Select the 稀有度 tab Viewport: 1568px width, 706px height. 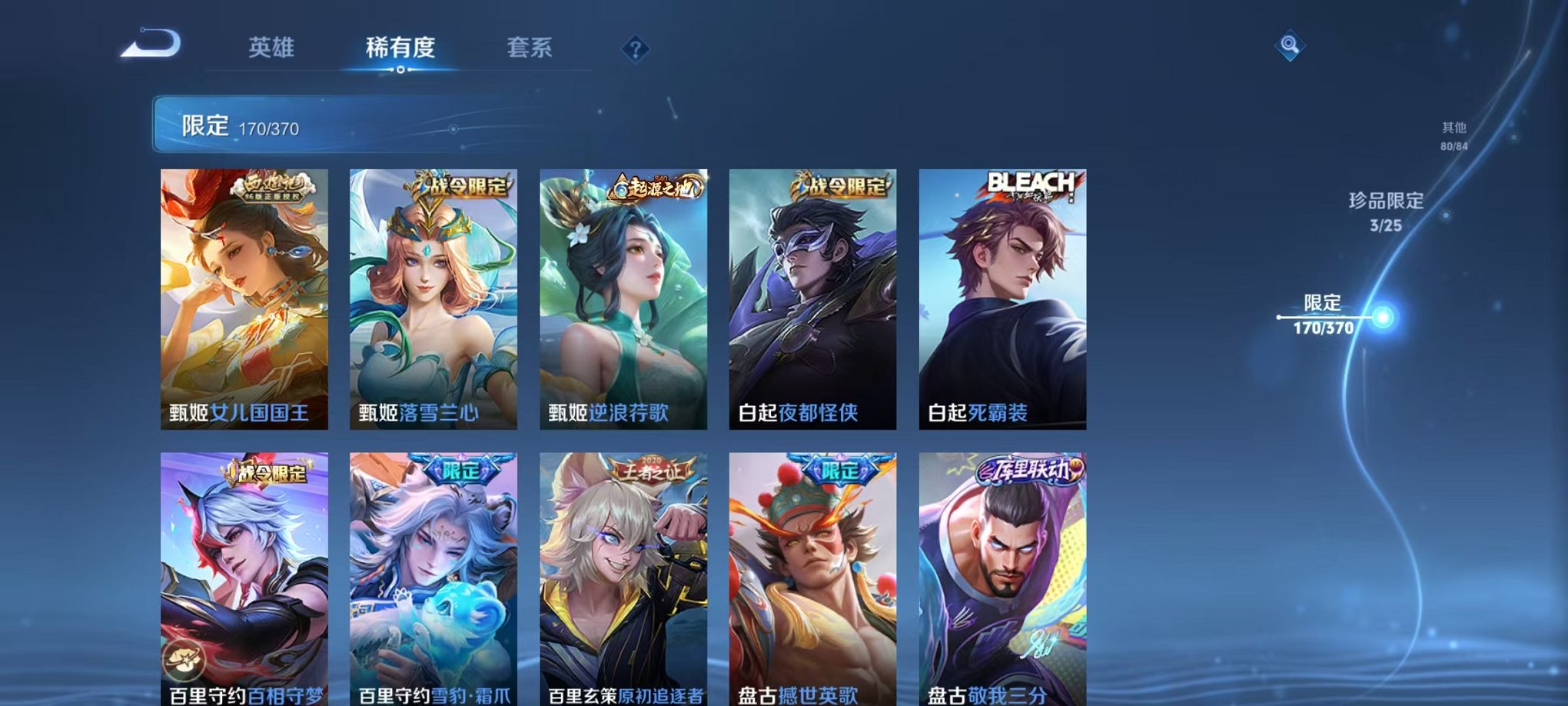tap(400, 48)
